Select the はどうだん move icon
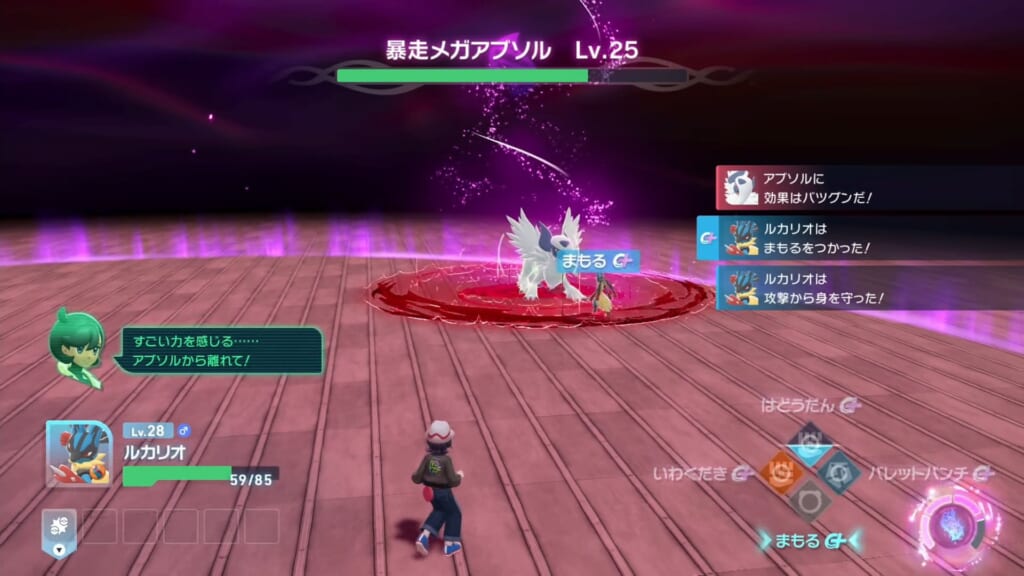This screenshot has width=1024, height=576. click(x=808, y=438)
